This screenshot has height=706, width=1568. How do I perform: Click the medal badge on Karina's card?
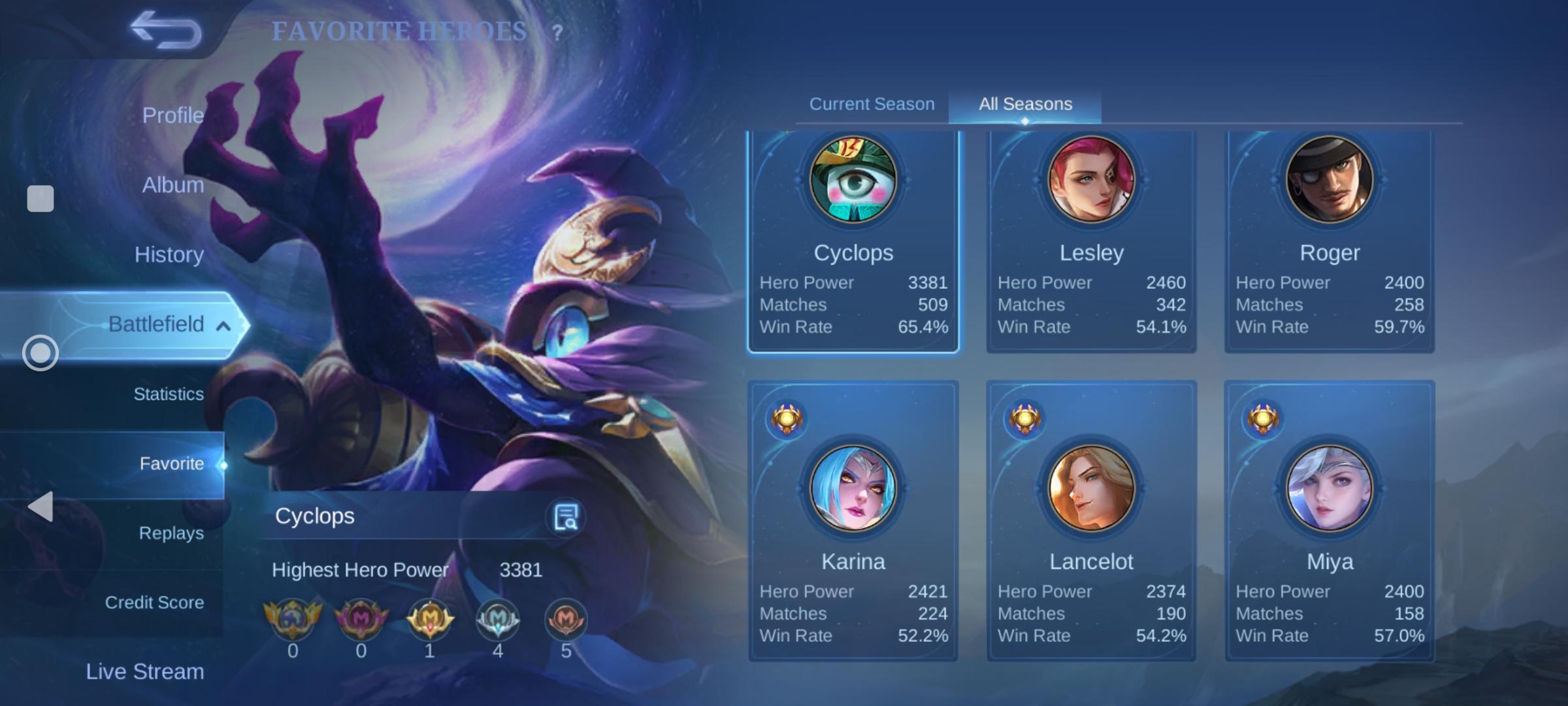click(x=786, y=419)
